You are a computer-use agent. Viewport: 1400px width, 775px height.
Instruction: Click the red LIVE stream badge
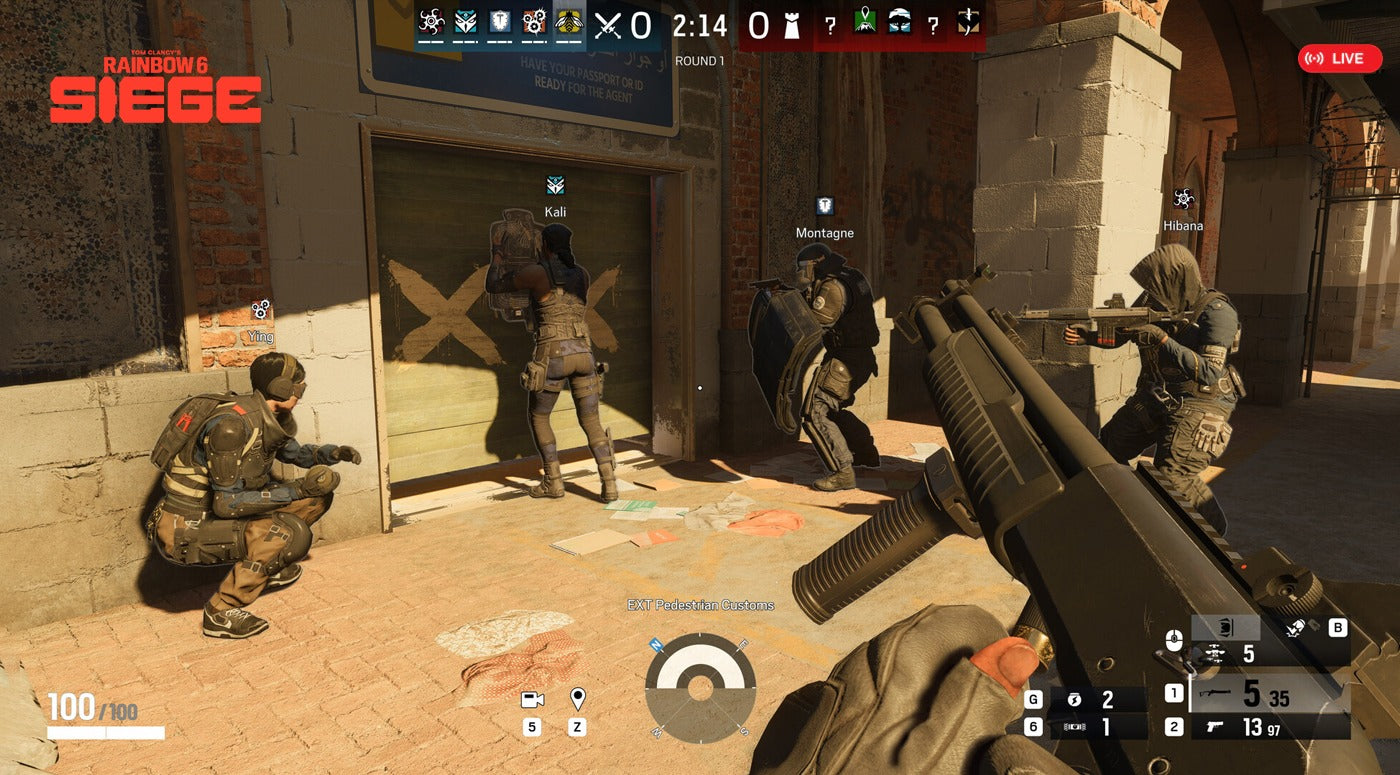(1339, 59)
